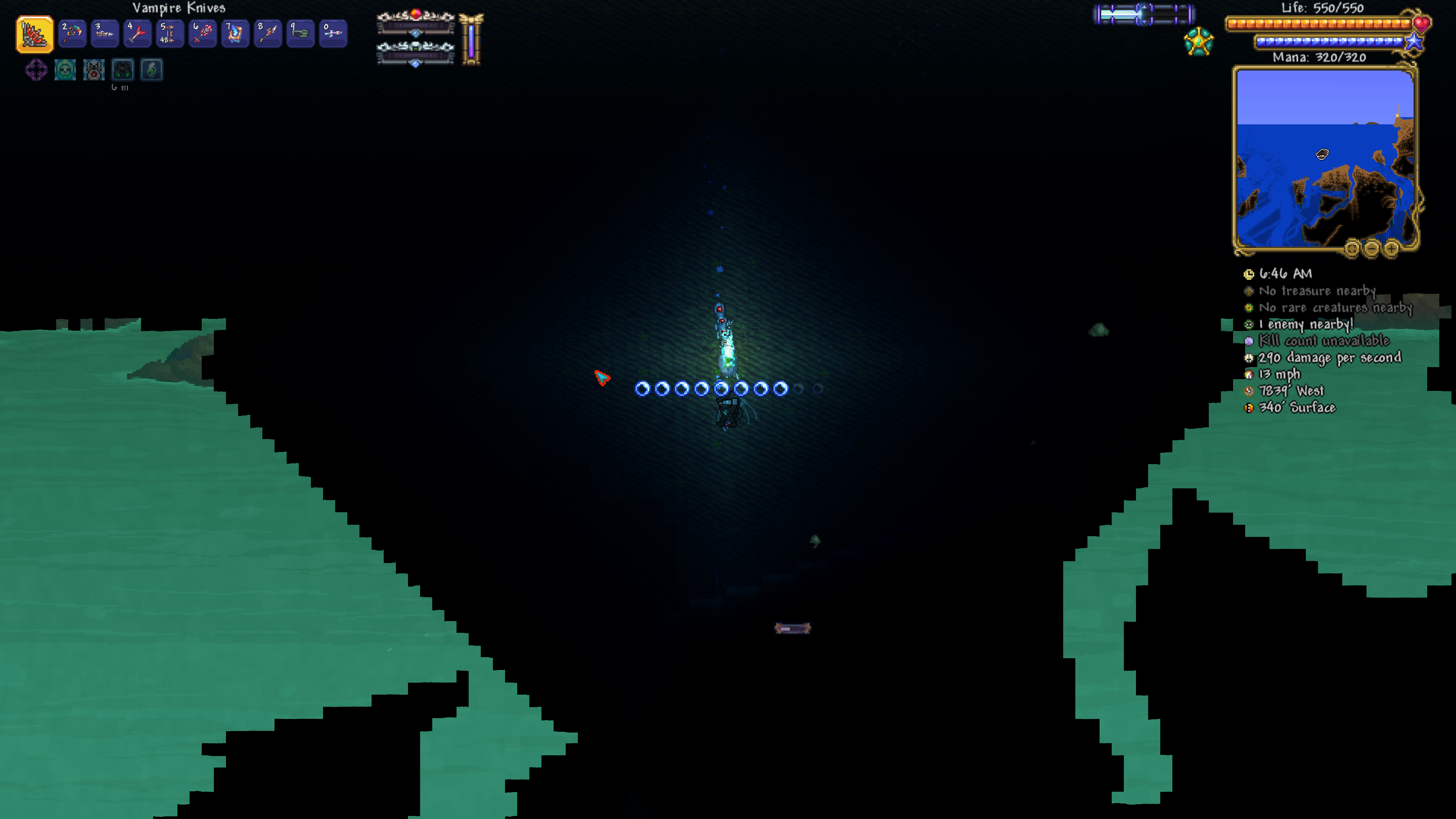Select the red axe guitar in slot 4
This screenshot has width=1456, height=819.
pyautogui.click(x=137, y=34)
